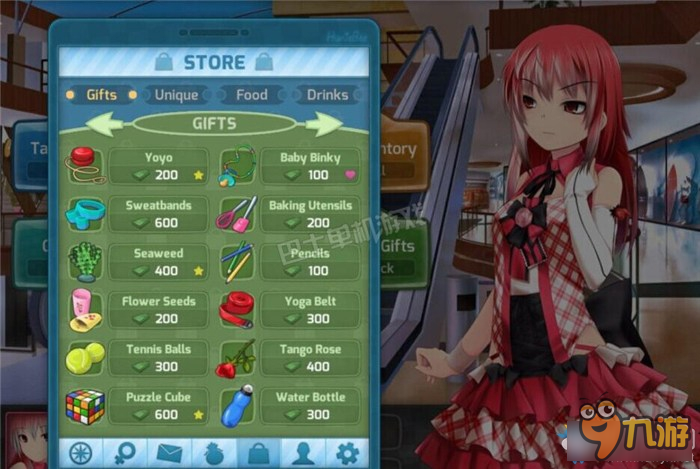
Task: Buy the Water Bottle for 300
Action: pyautogui.click(x=309, y=406)
